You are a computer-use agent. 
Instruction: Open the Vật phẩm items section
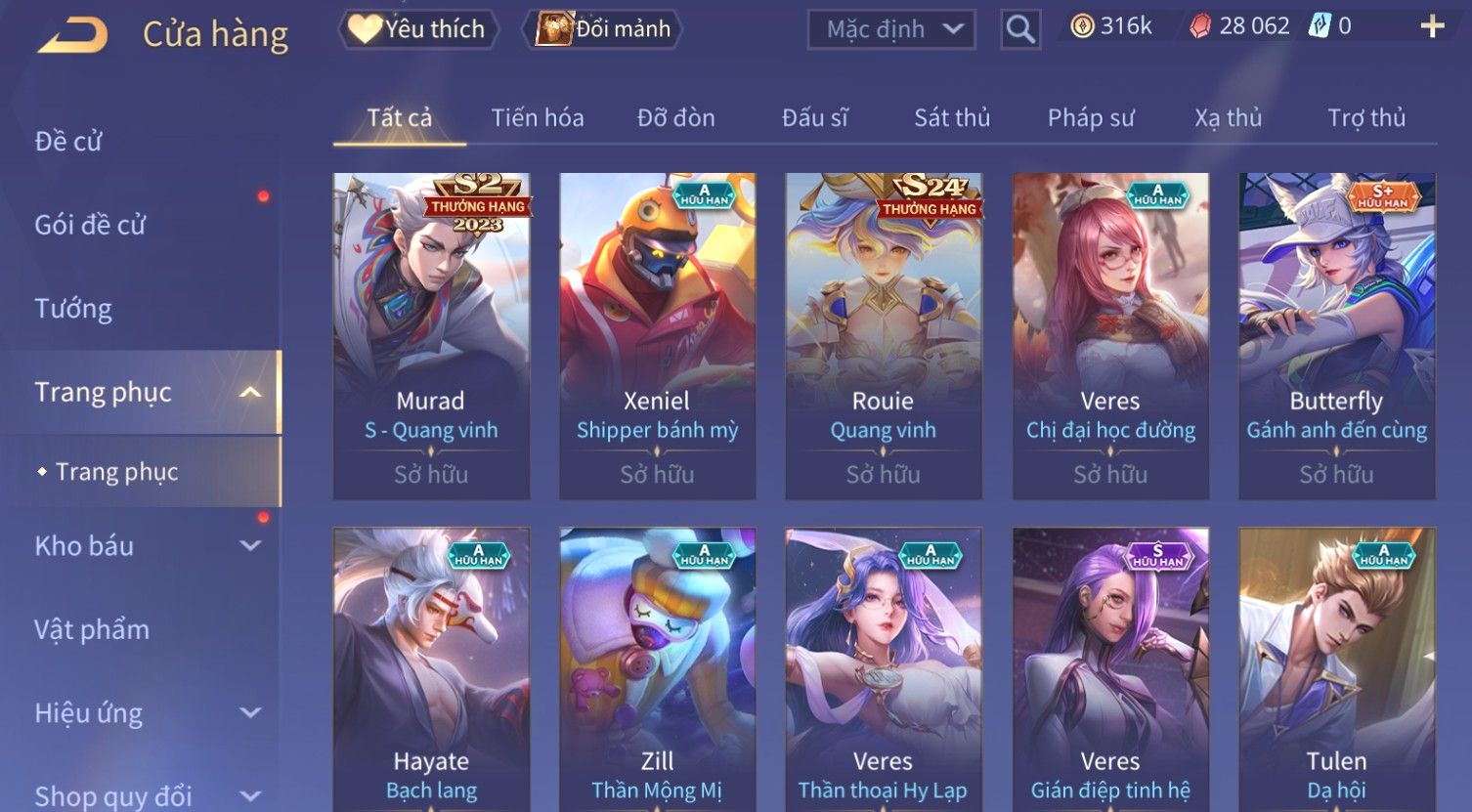[x=92, y=629]
